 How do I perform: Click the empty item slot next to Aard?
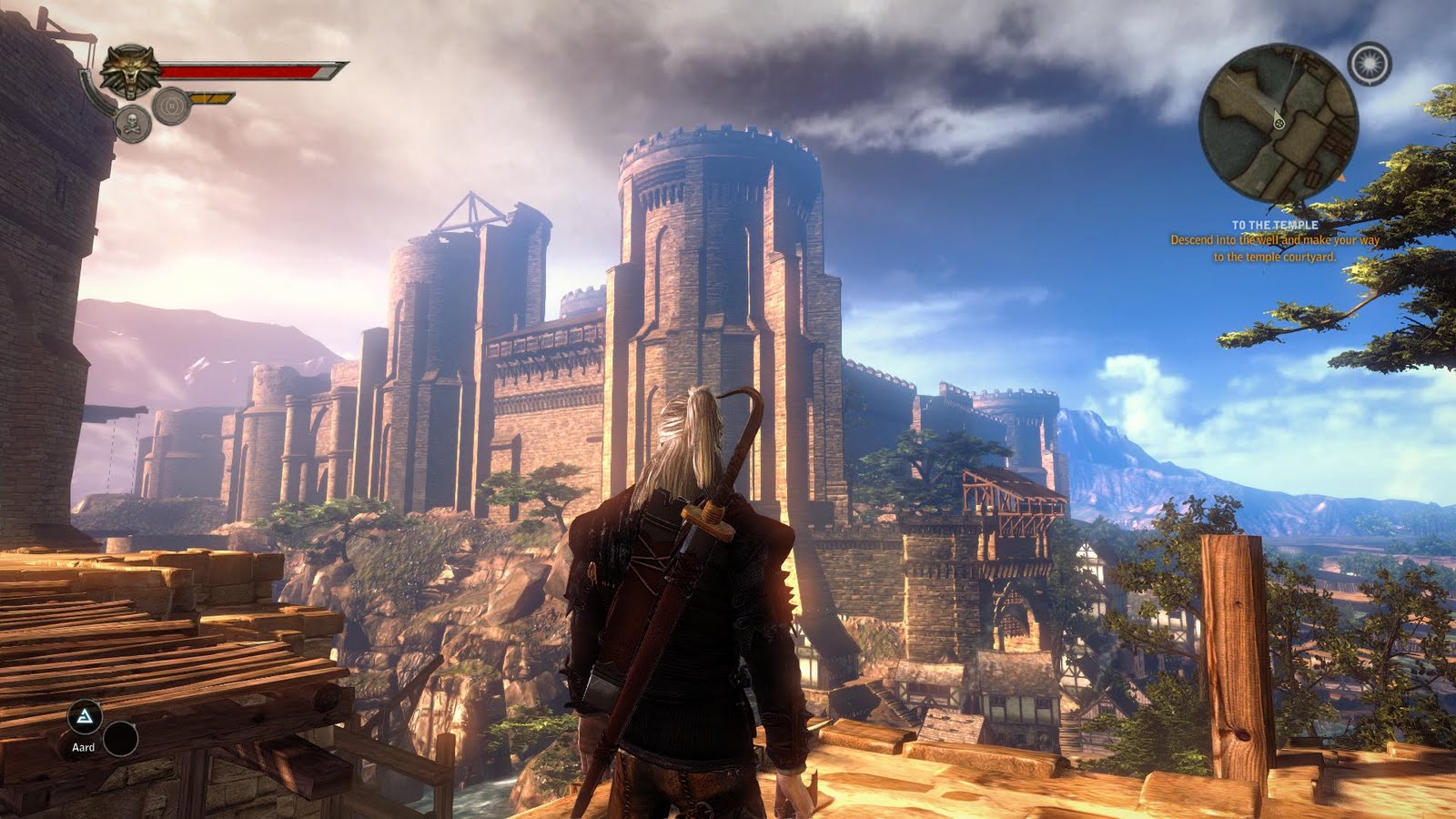point(121,739)
